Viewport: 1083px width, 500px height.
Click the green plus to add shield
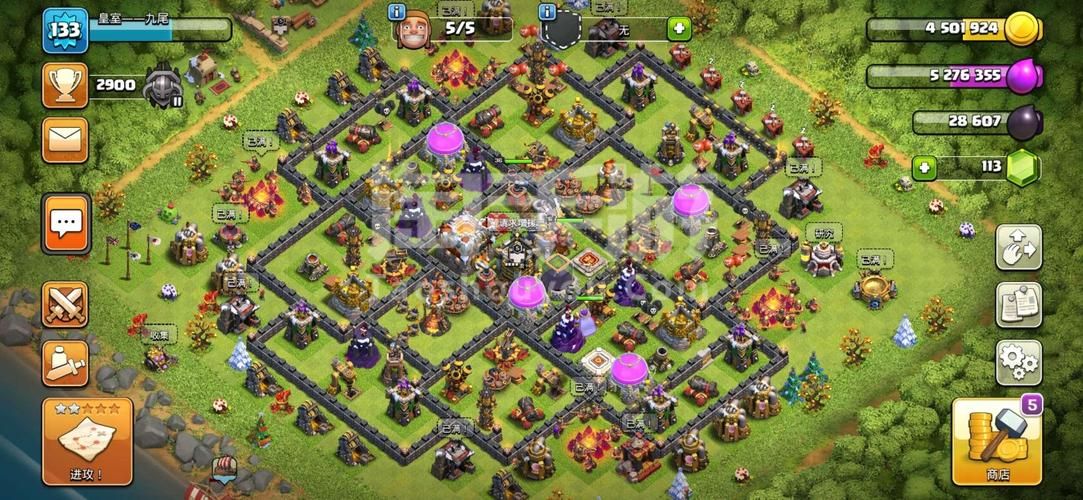679,29
